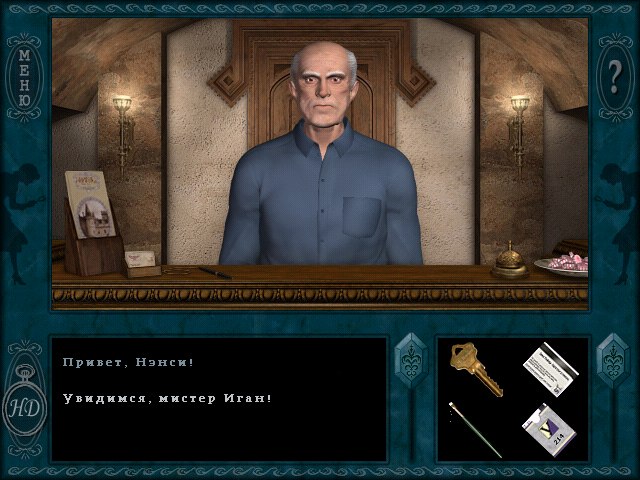
Task: Choose reply "Увидимся, мистер Иган!"
Action: [x=167, y=398]
